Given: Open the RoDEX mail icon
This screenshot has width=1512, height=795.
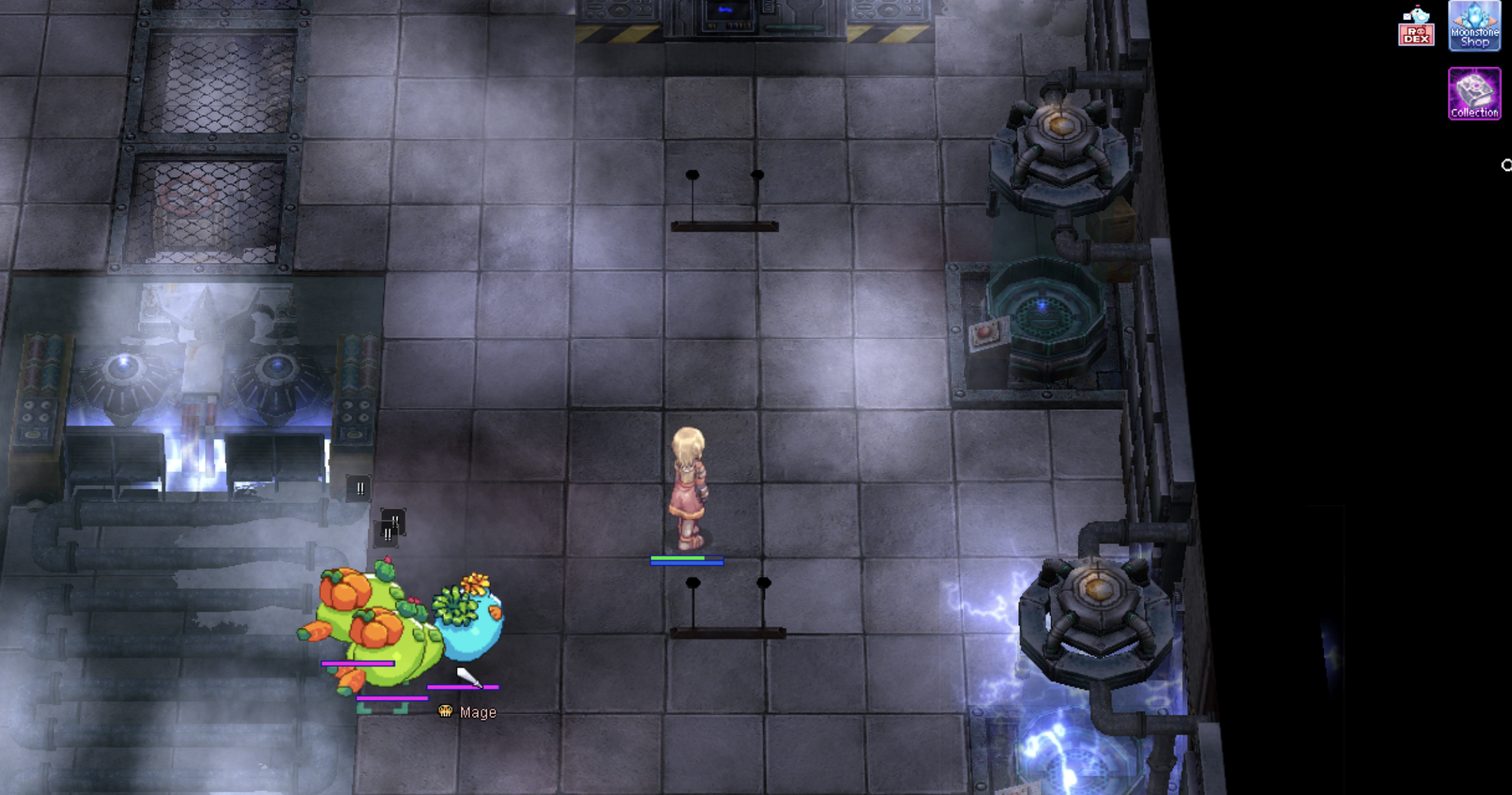Looking at the screenshot, I should click(1416, 27).
